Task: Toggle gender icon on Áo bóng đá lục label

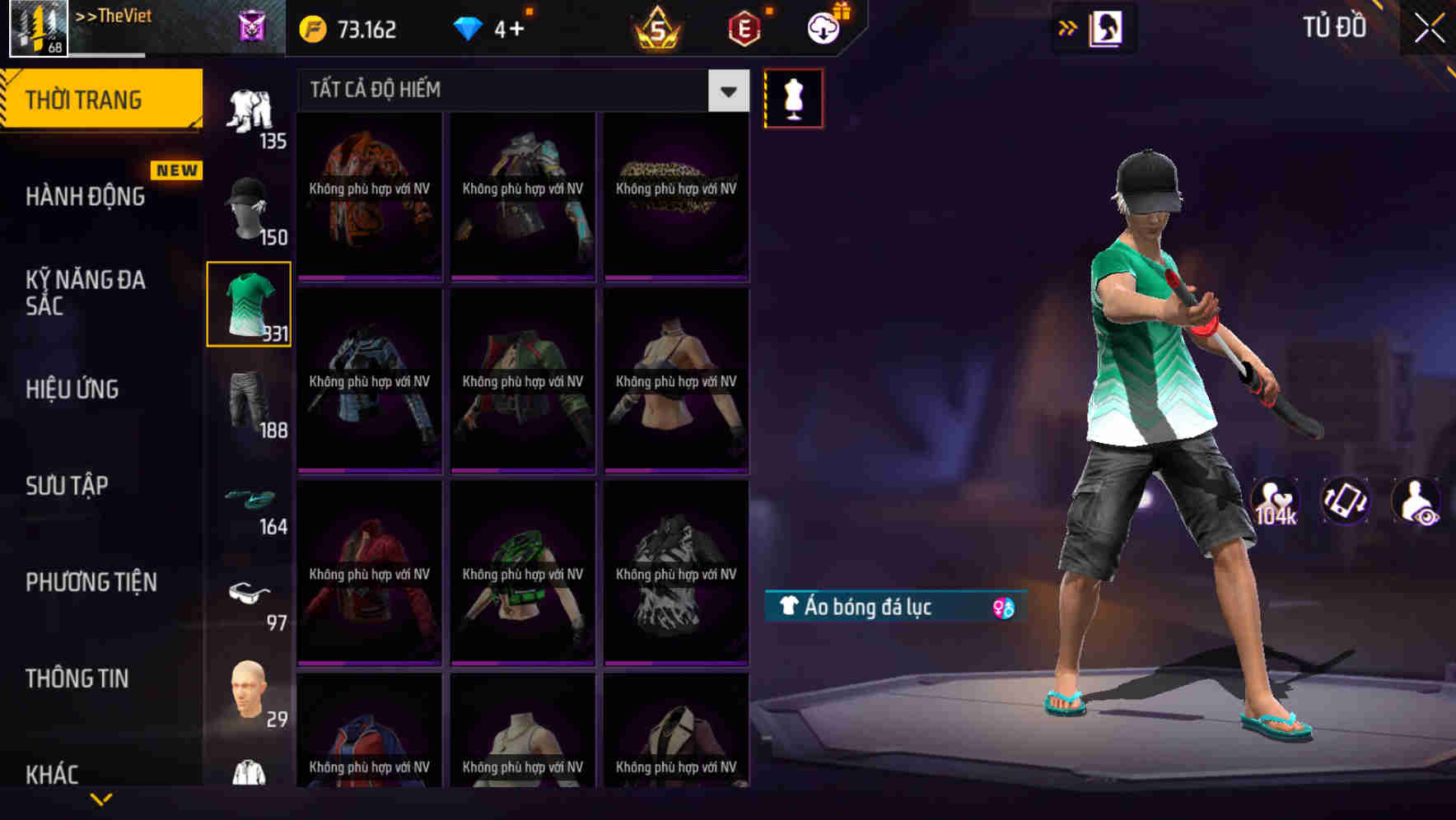Action: pos(1003,607)
